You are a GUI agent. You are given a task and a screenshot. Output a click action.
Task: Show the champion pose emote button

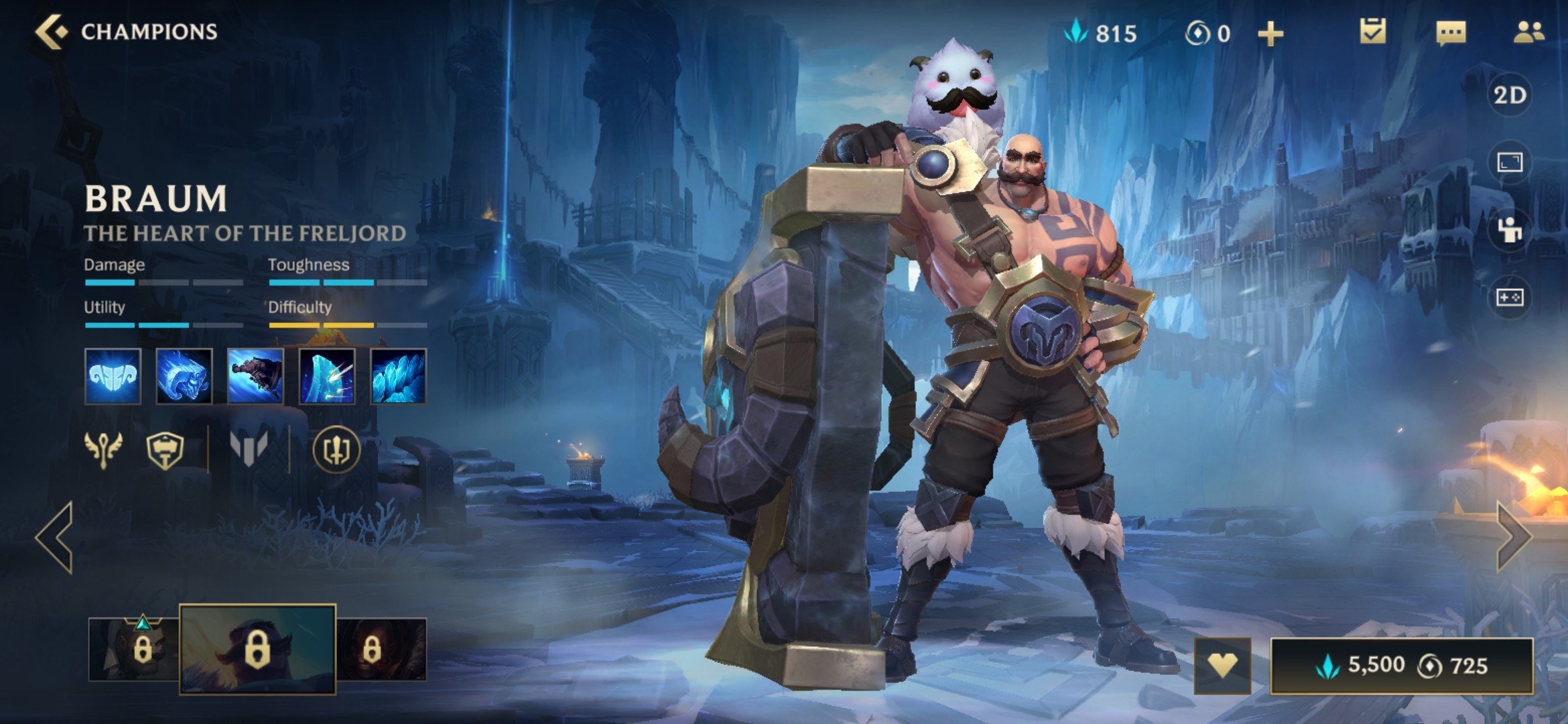click(1510, 230)
